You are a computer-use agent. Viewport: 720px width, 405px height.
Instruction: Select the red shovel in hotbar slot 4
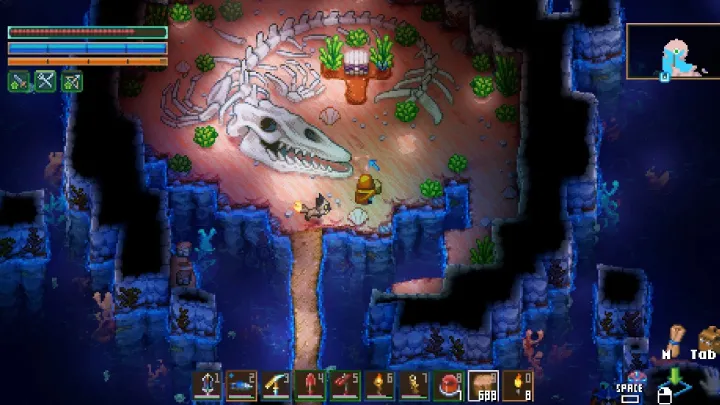coord(311,385)
